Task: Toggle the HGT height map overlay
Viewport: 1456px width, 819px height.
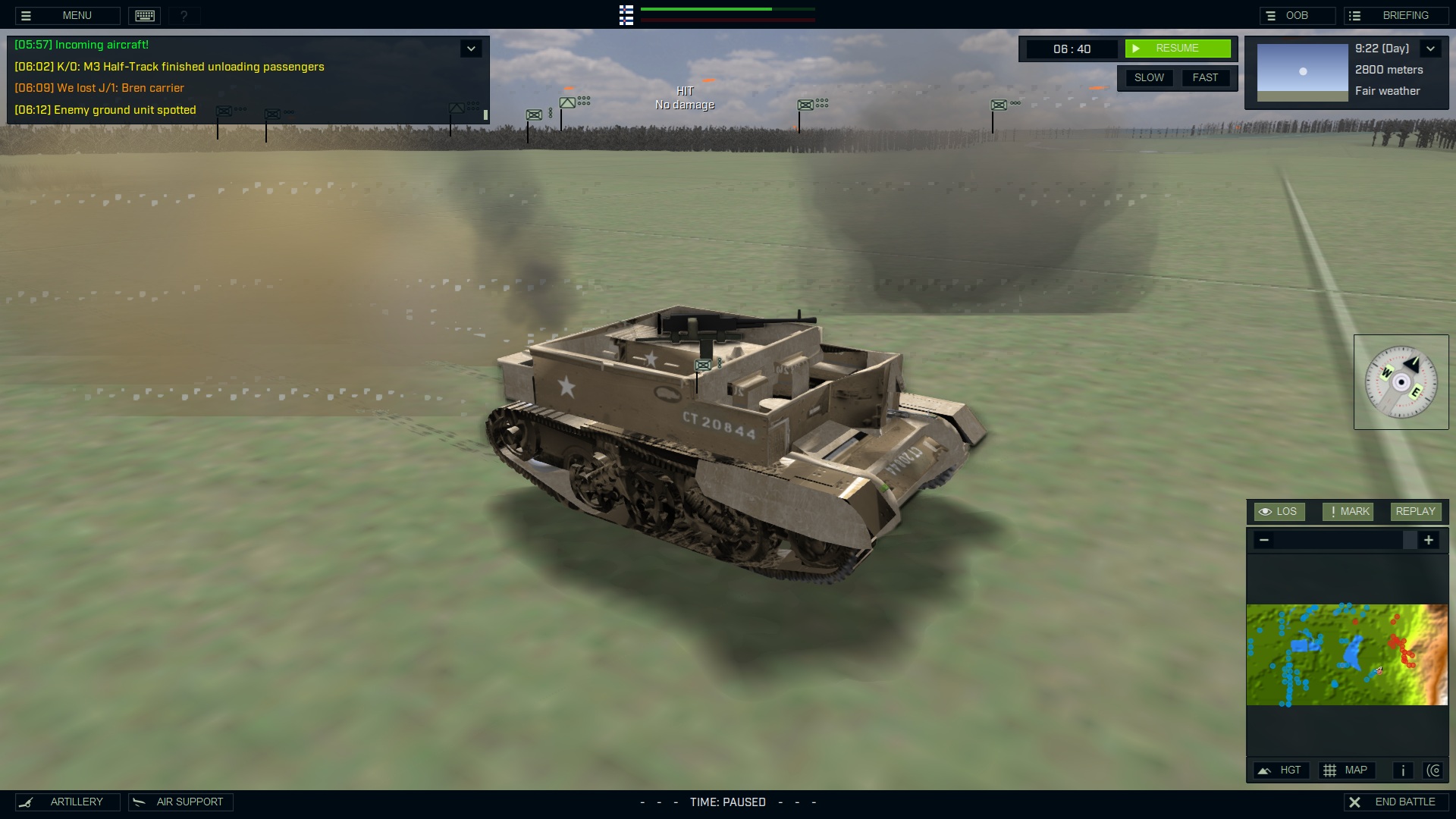Action: coord(1282,770)
